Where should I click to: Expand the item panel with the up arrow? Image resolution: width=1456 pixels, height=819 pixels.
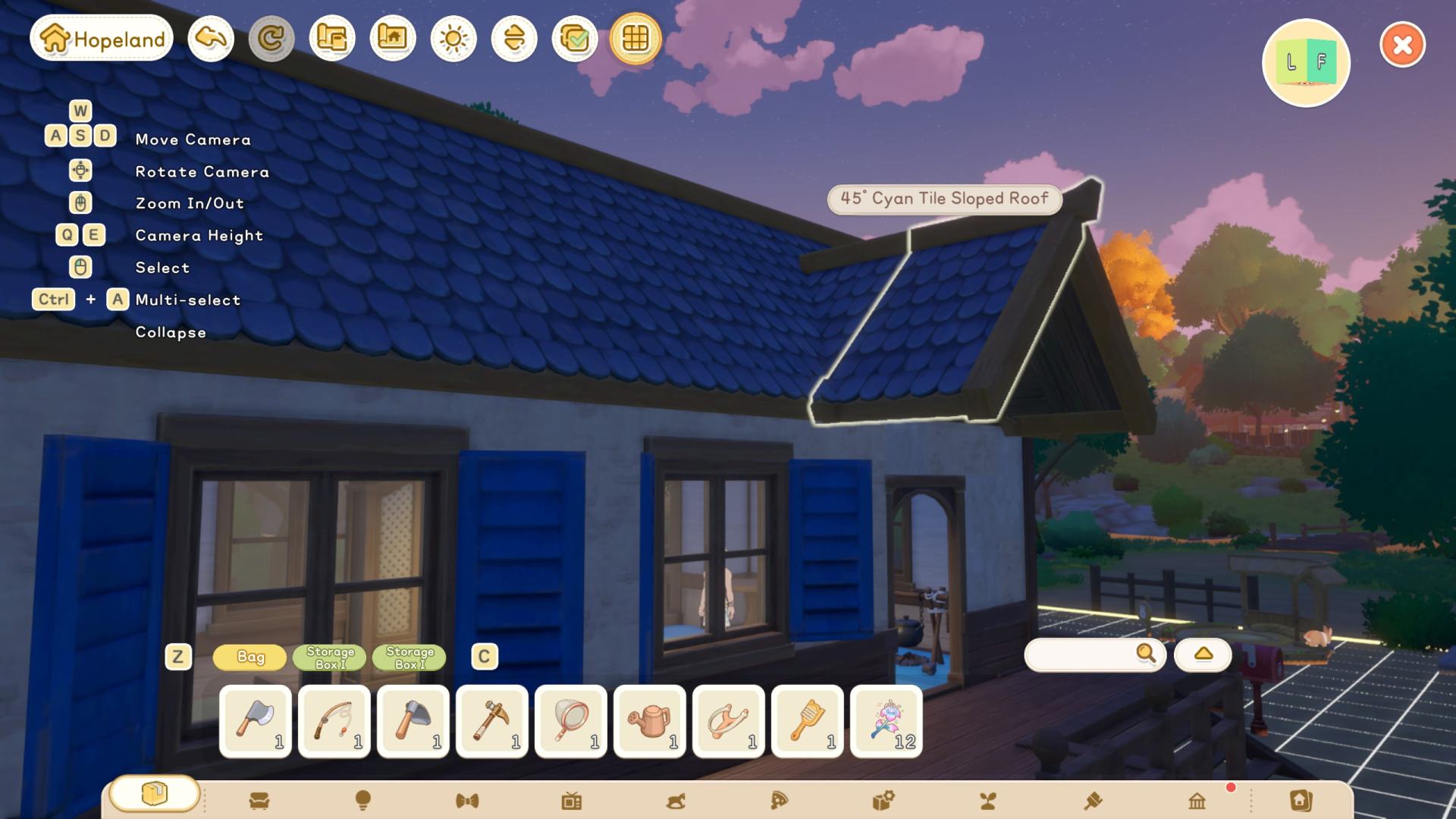pyautogui.click(x=1203, y=654)
